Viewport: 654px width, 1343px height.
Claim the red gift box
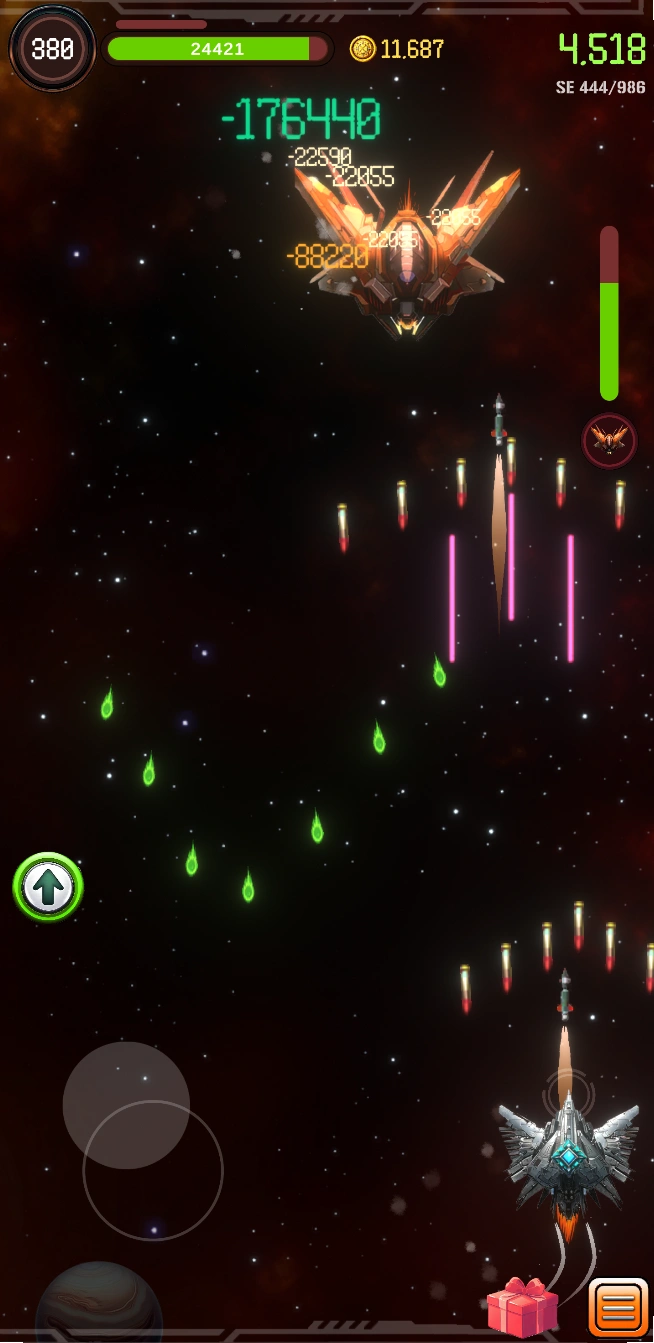tap(522, 1307)
